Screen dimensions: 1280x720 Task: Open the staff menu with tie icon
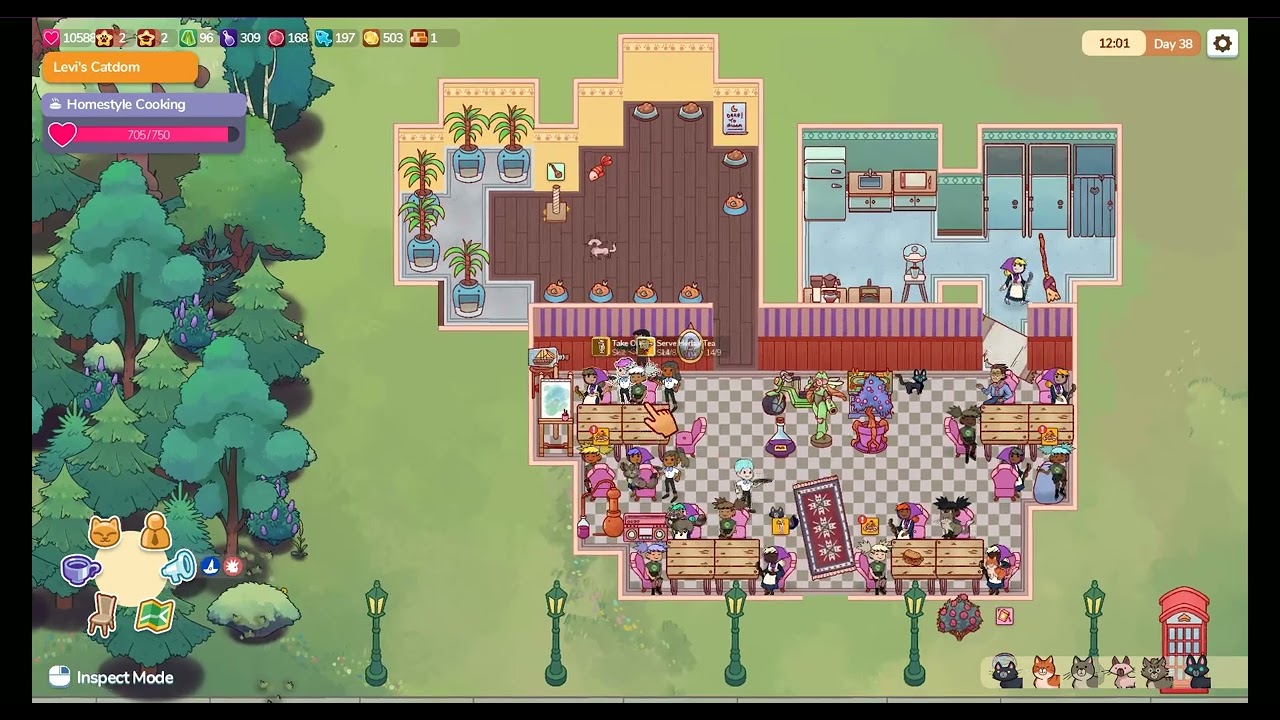[155, 533]
